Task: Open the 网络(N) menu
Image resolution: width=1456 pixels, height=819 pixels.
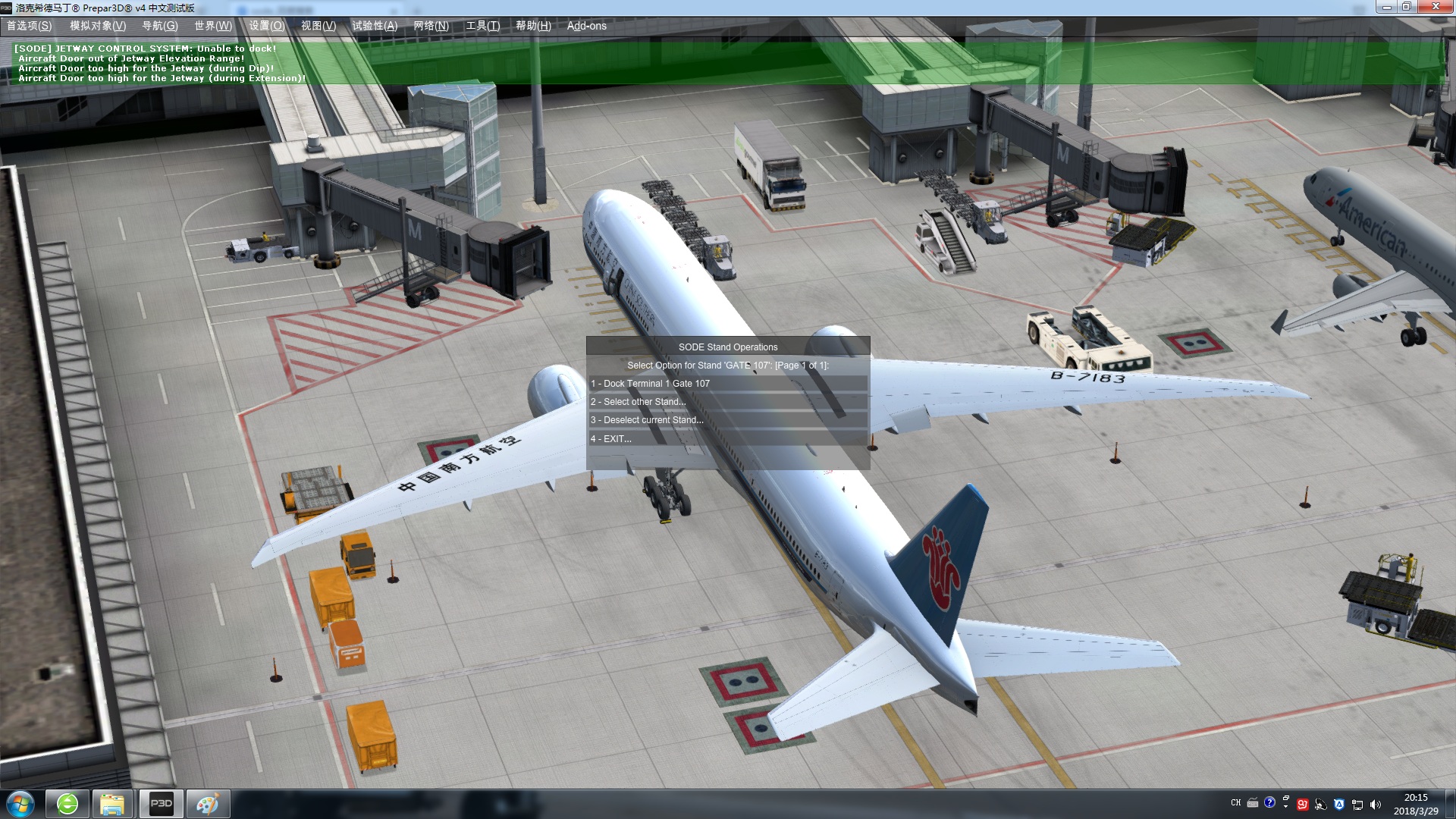Action: [x=431, y=26]
